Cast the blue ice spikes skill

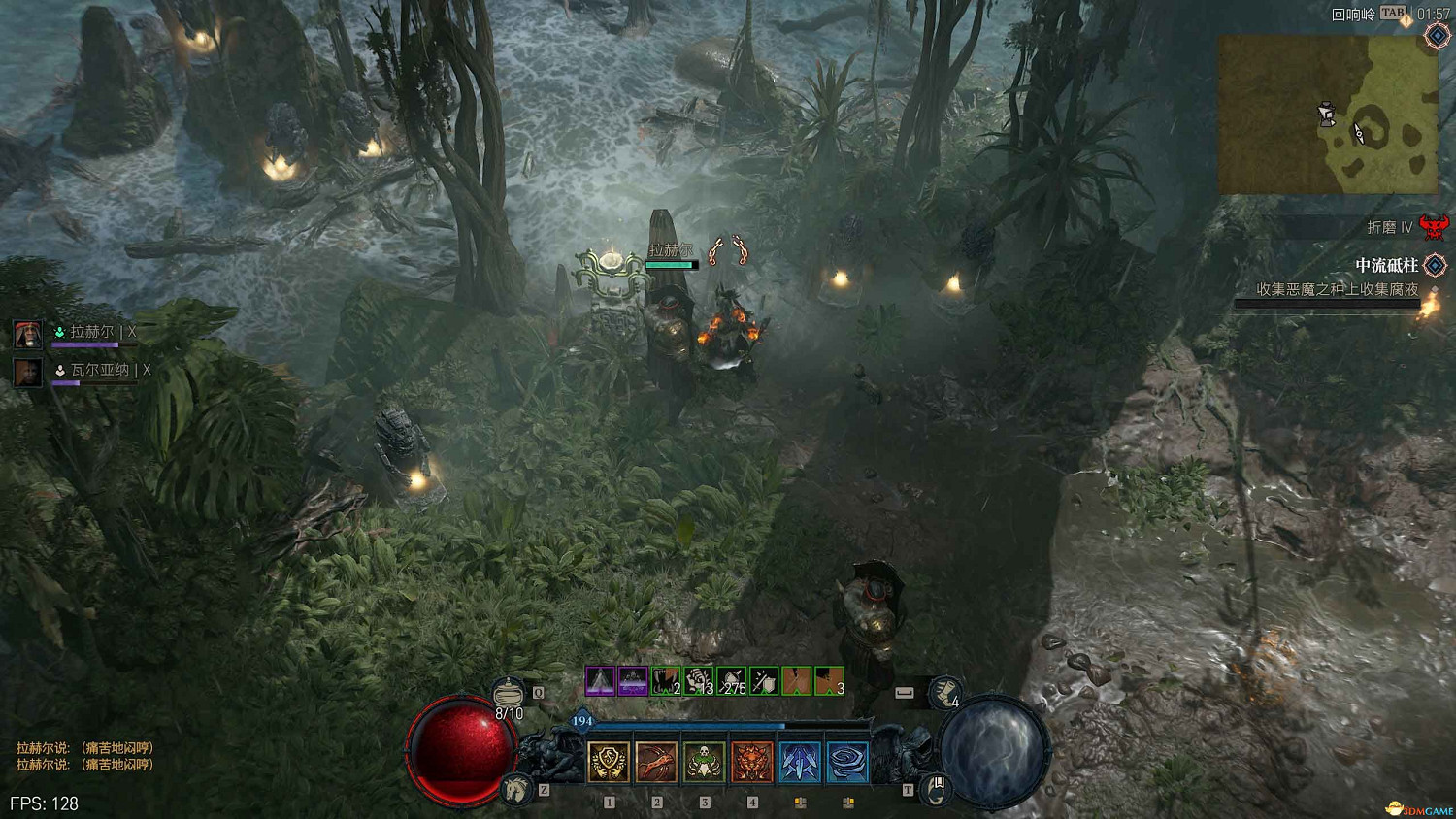[799, 762]
